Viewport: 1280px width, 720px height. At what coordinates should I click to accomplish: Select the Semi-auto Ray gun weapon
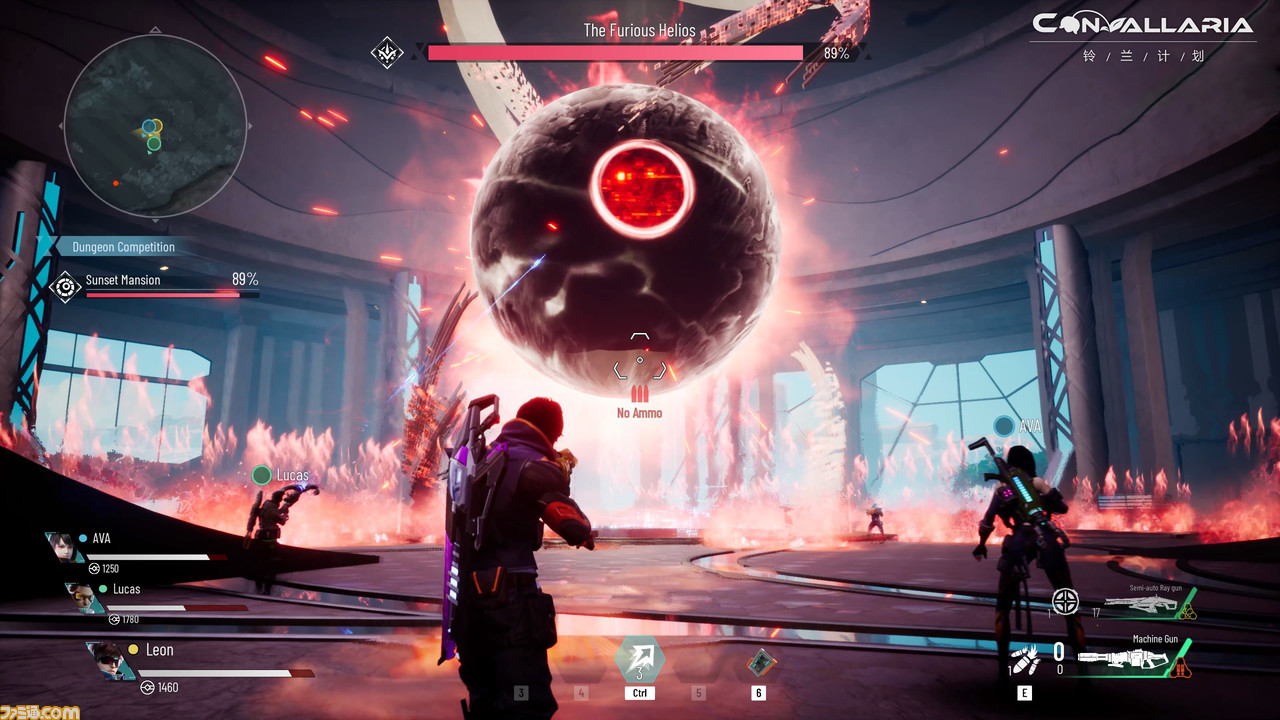tap(1142, 603)
